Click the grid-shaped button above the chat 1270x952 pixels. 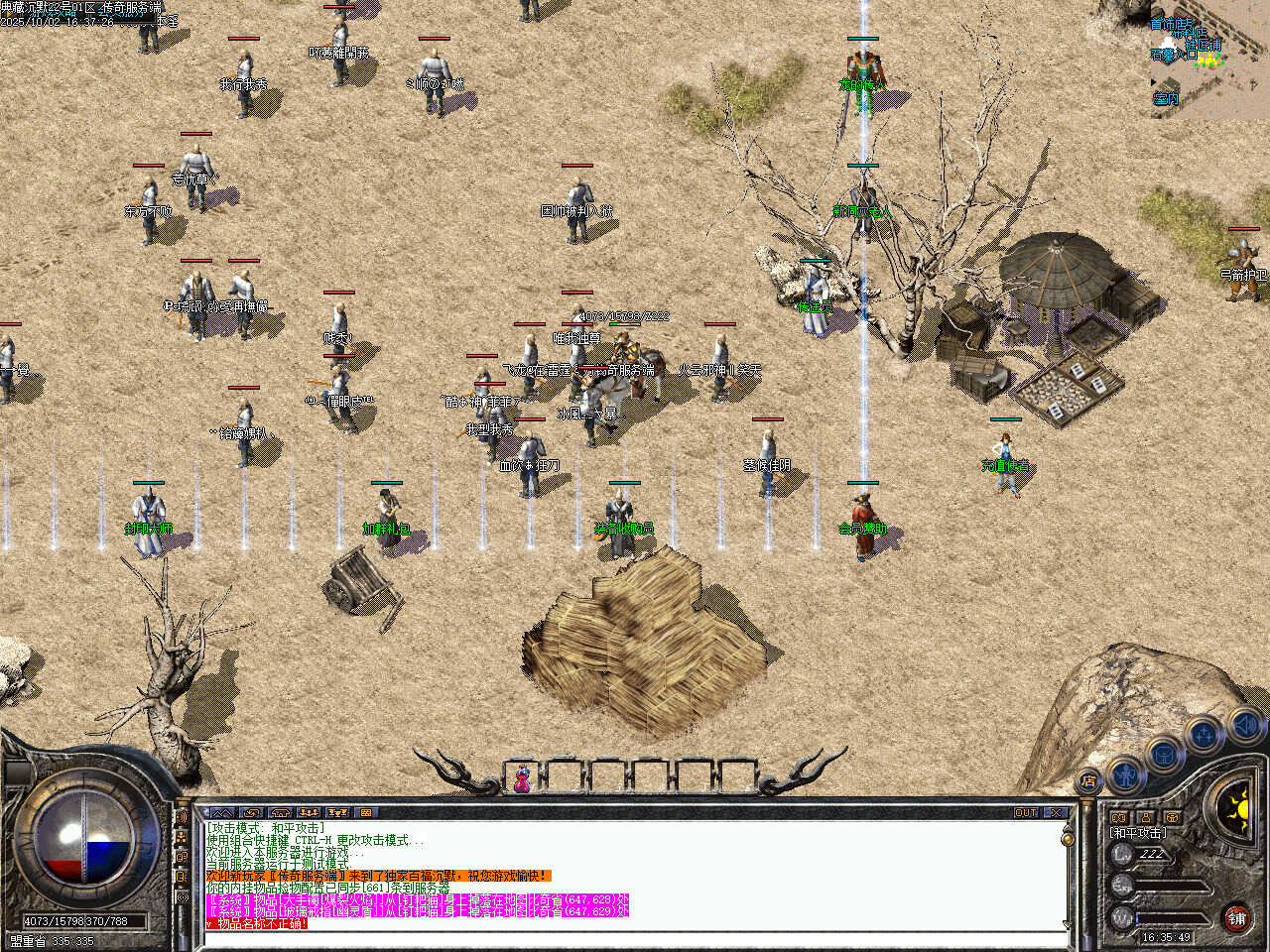(365, 812)
